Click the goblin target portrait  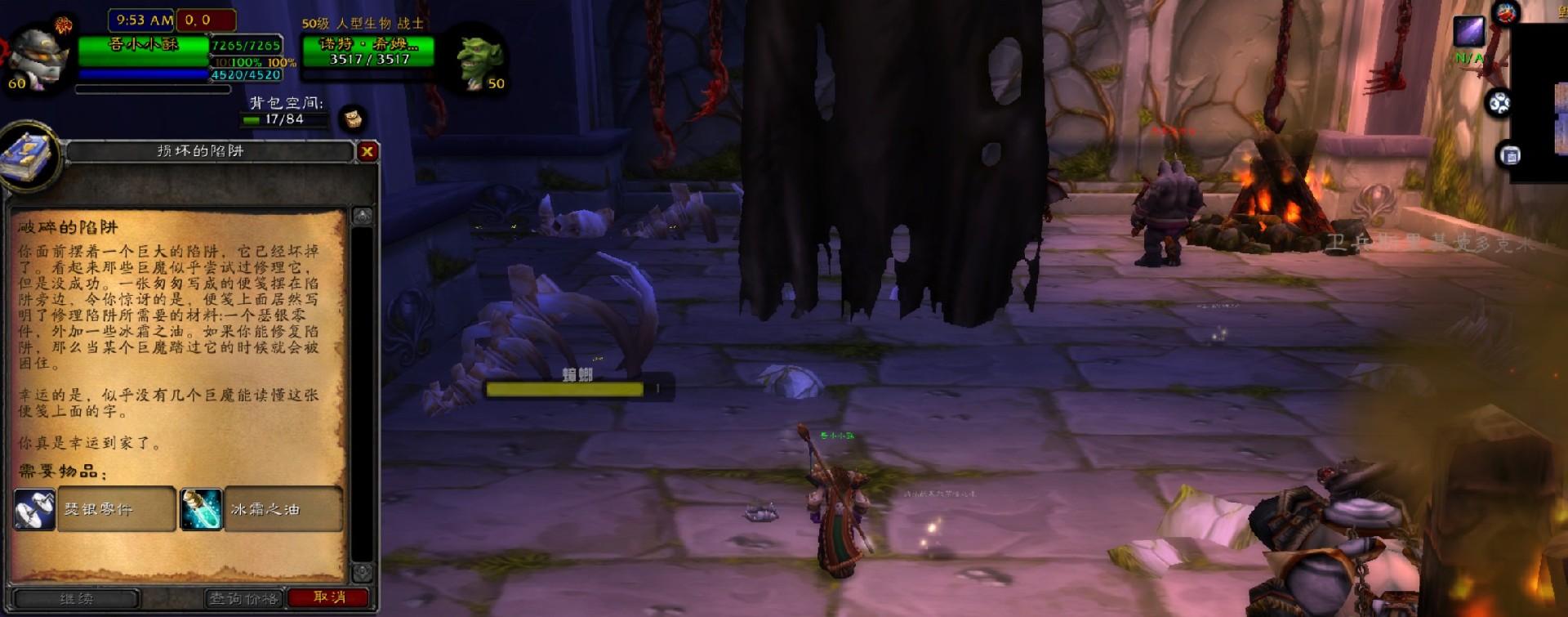(479, 60)
